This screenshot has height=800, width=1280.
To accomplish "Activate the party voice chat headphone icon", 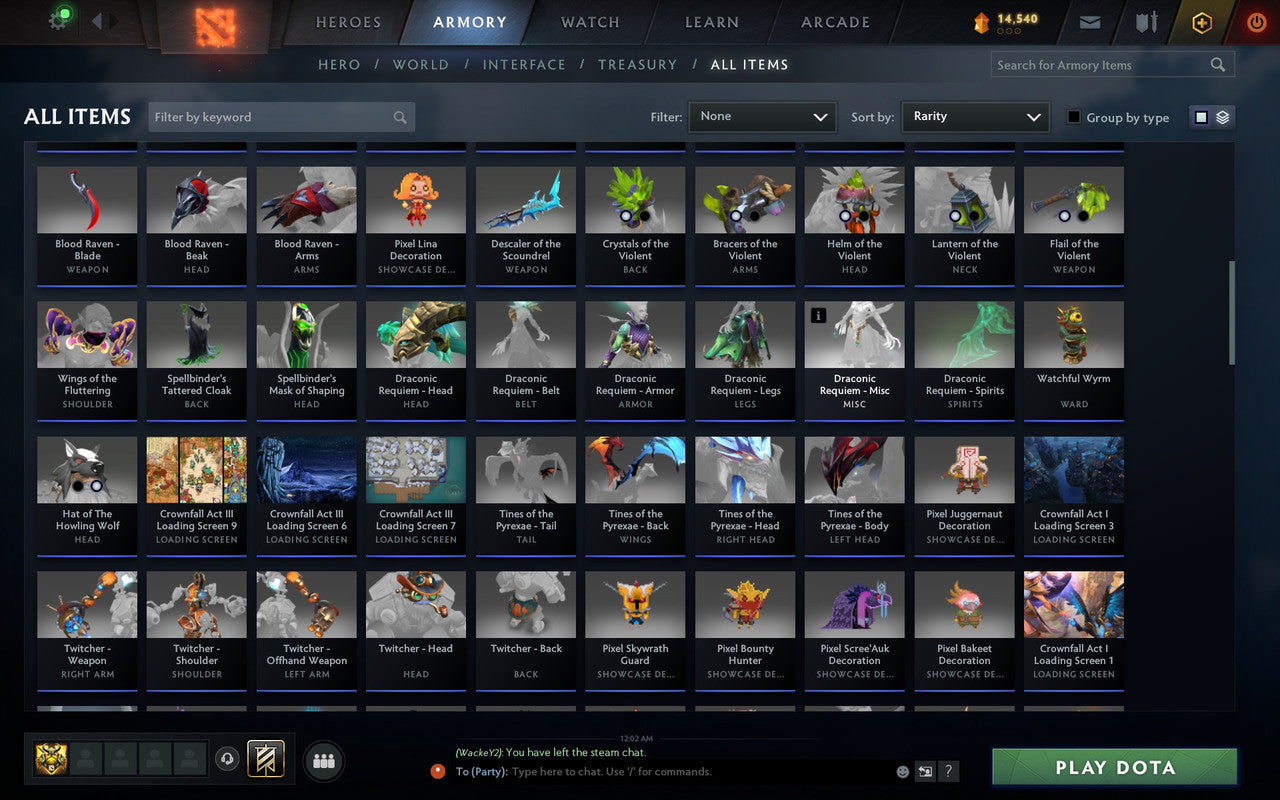I will click(228, 760).
